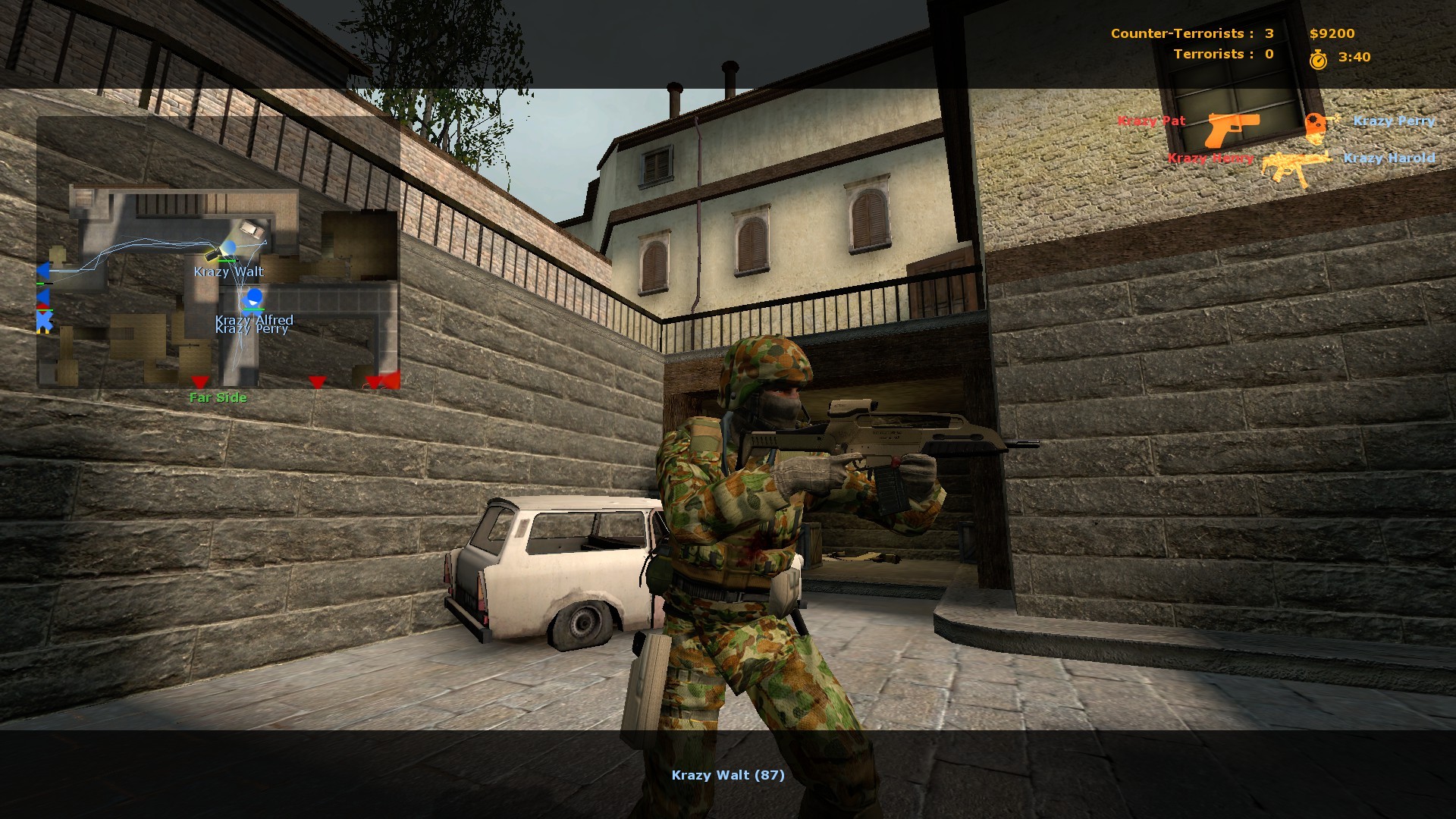This screenshot has height=819, width=1456.
Task: Open the Counter-Terrorists score display
Action: pos(1191,33)
